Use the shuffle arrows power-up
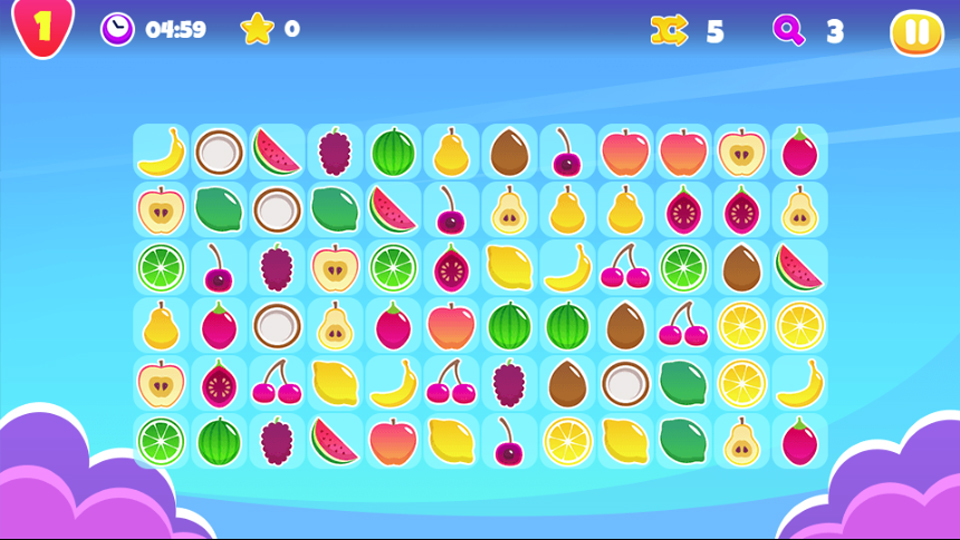960x540 pixels. tap(669, 31)
